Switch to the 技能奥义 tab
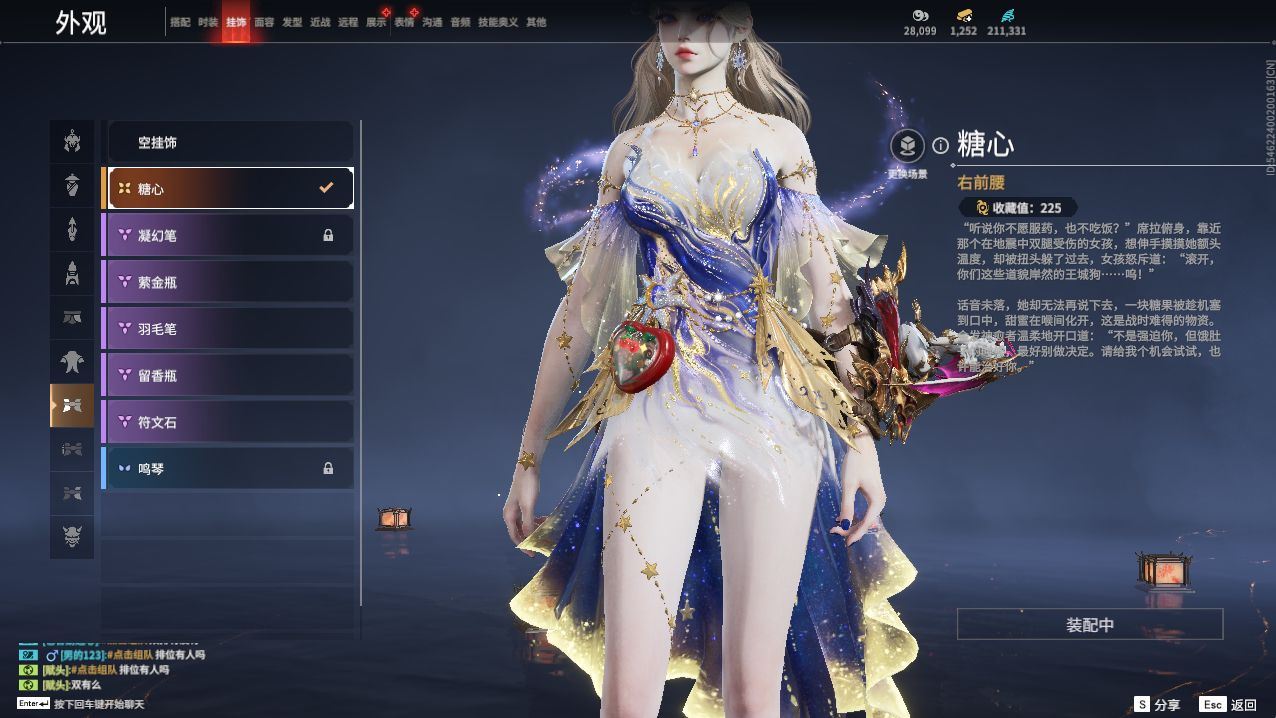 tap(498, 22)
